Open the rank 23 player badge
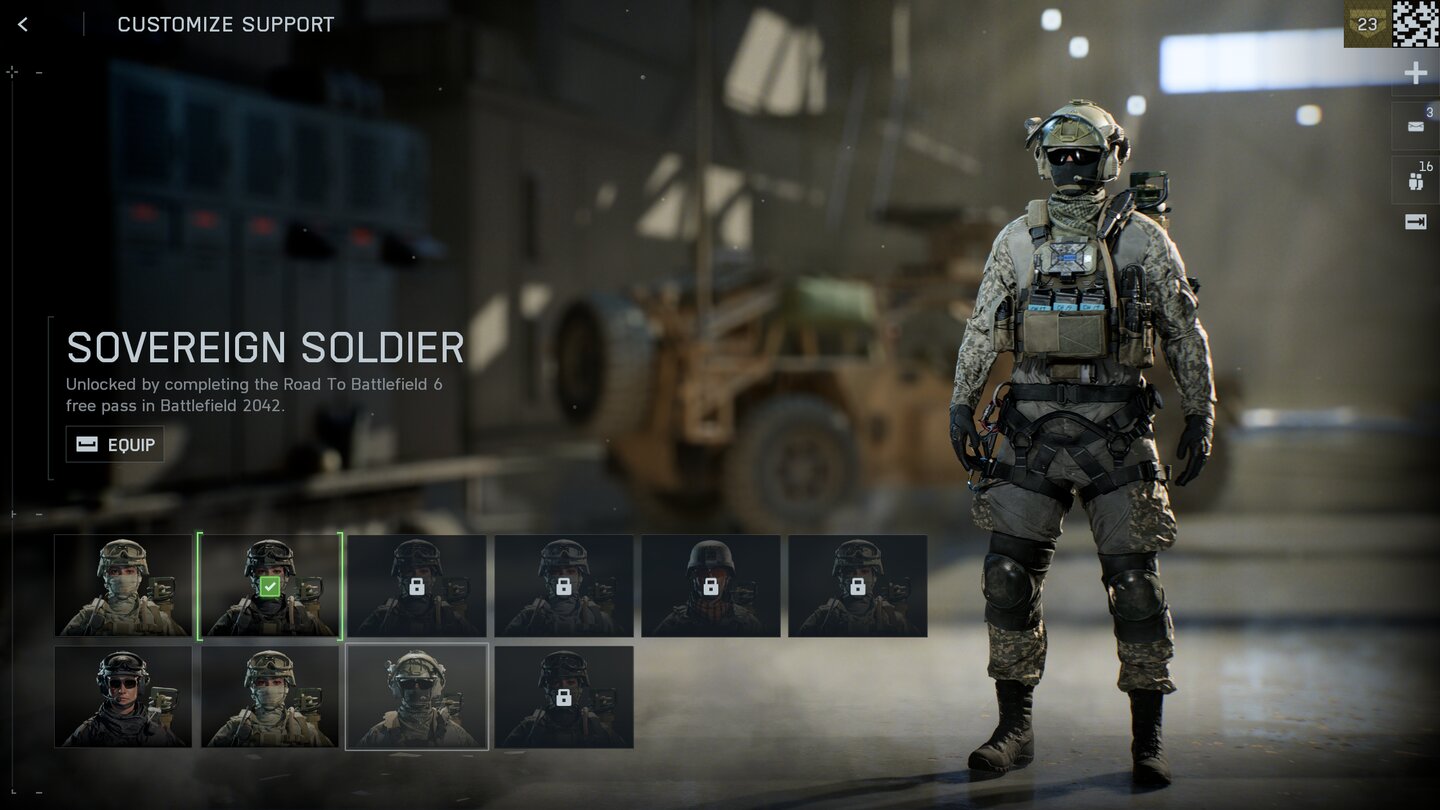This screenshot has height=810, width=1440. 1366,24
